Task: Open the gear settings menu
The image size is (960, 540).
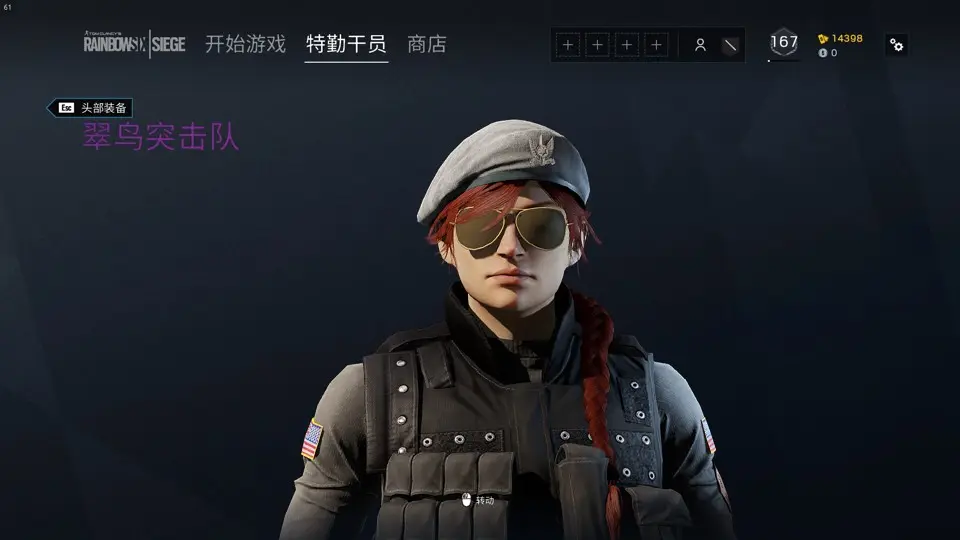Action: tap(897, 45)
